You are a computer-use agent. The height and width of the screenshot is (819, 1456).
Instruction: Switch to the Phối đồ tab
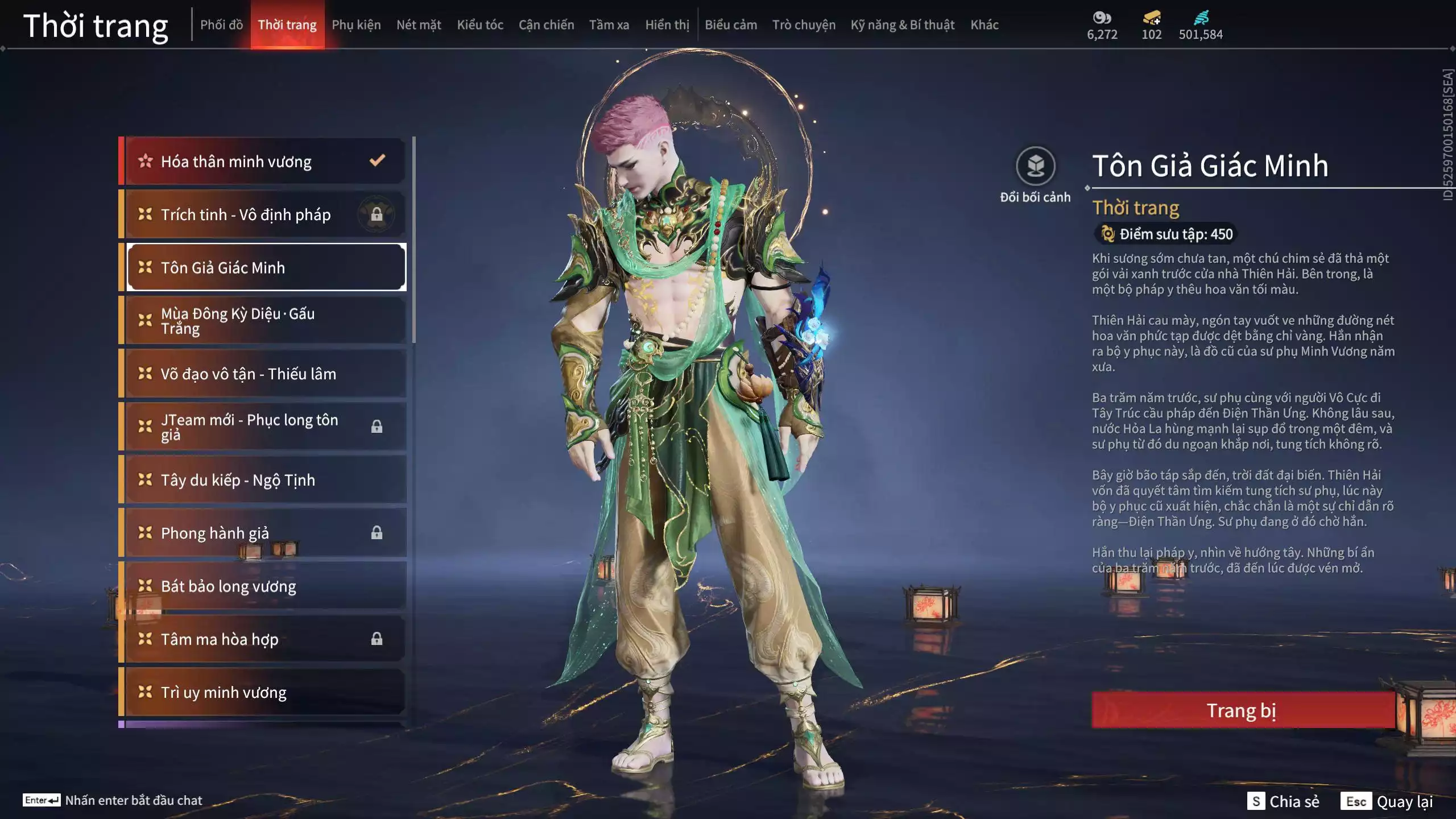(221, 25)
